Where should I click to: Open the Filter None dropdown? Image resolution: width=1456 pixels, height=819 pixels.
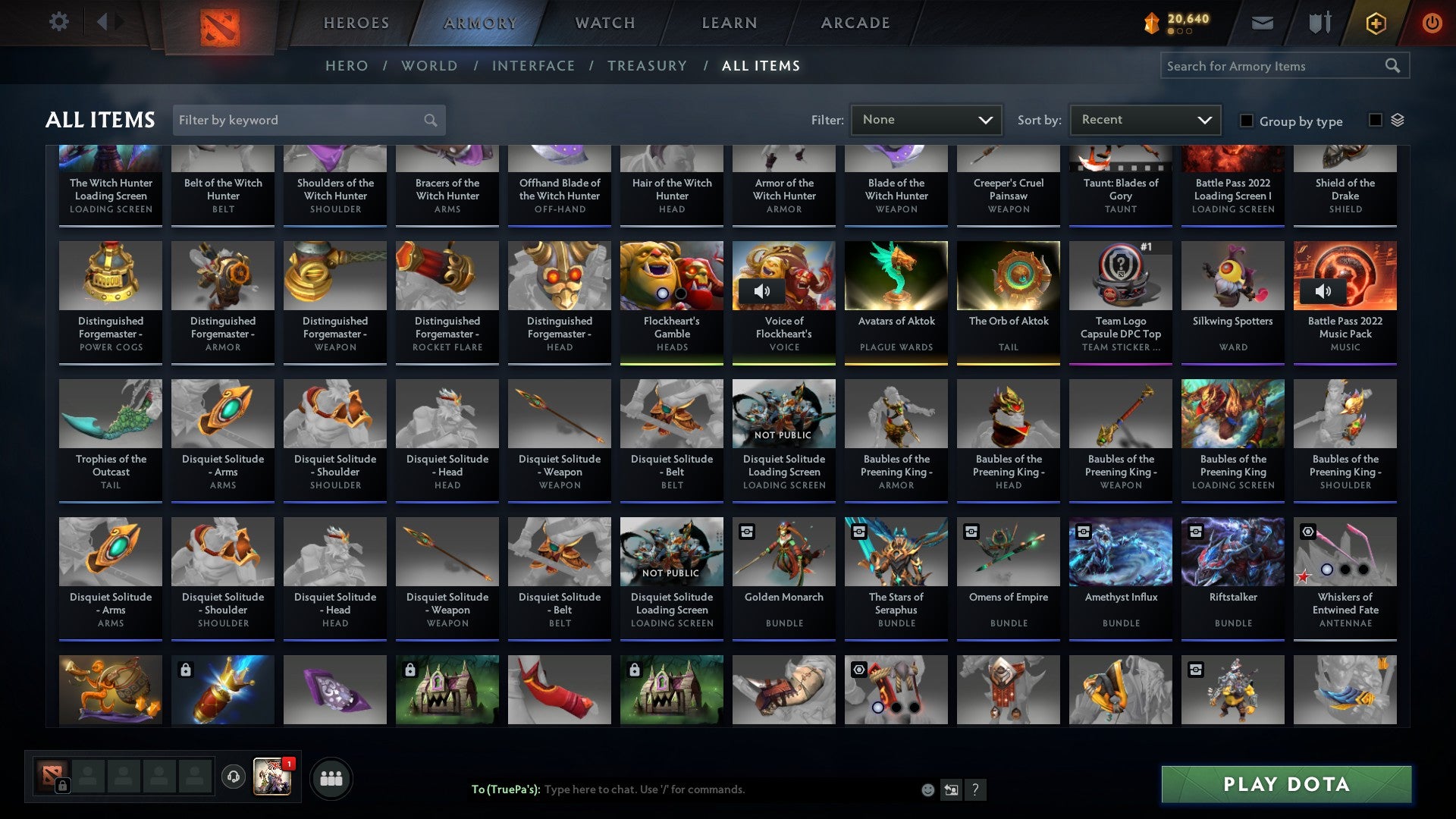click(926, 120)
